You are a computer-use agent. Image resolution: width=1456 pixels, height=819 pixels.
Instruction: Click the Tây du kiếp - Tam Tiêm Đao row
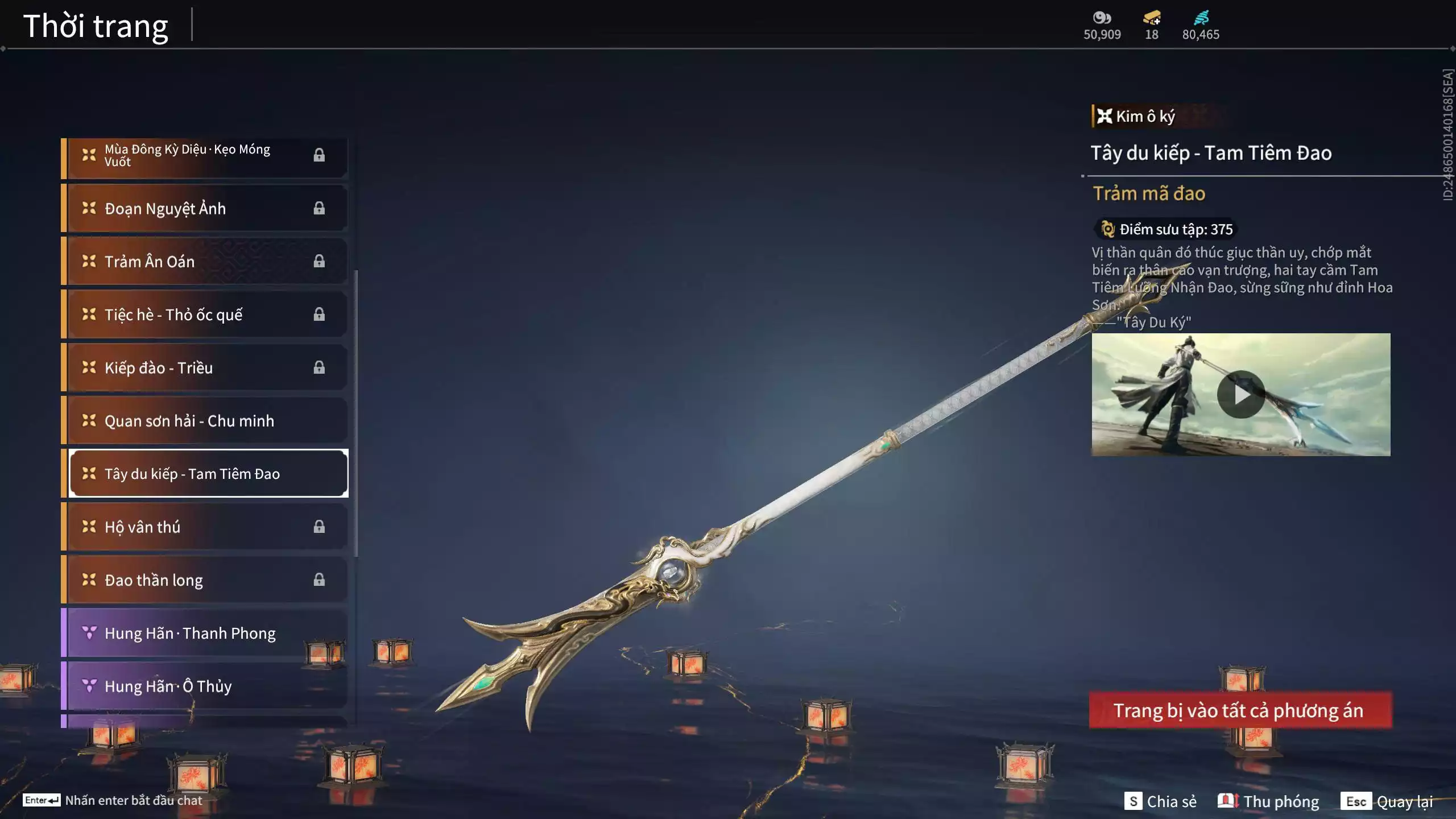coord(208,474)
